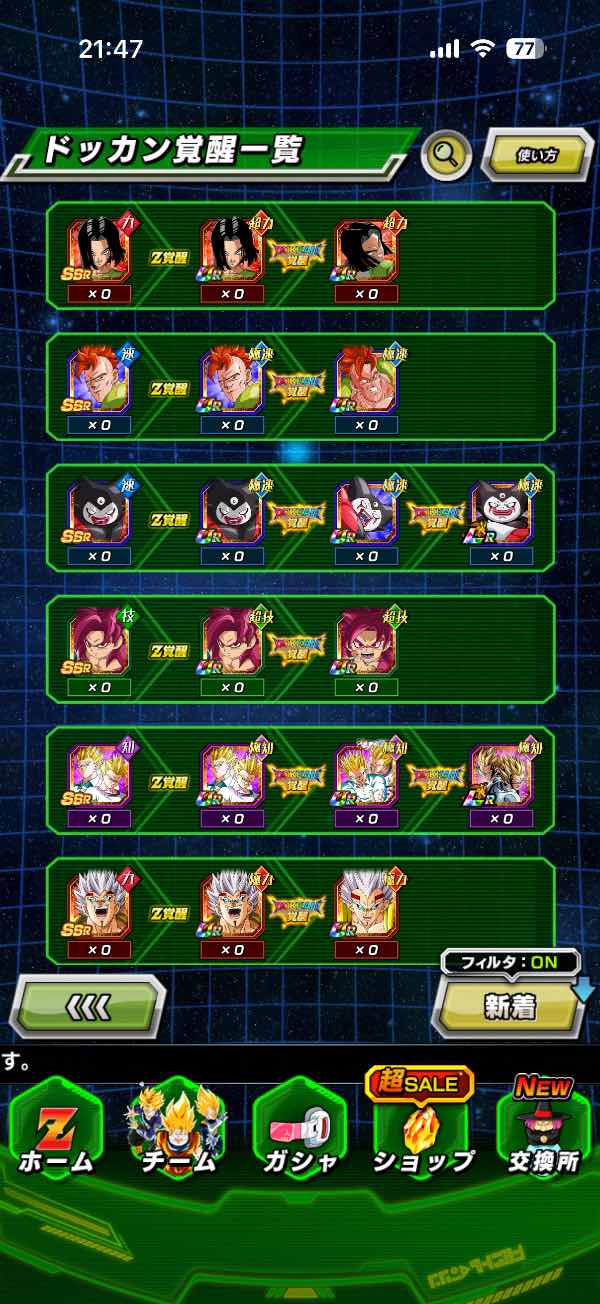The image size is (600, 1304).
Task: Select the SSR golden-haired fusion card
Action: tap(98, 775)
